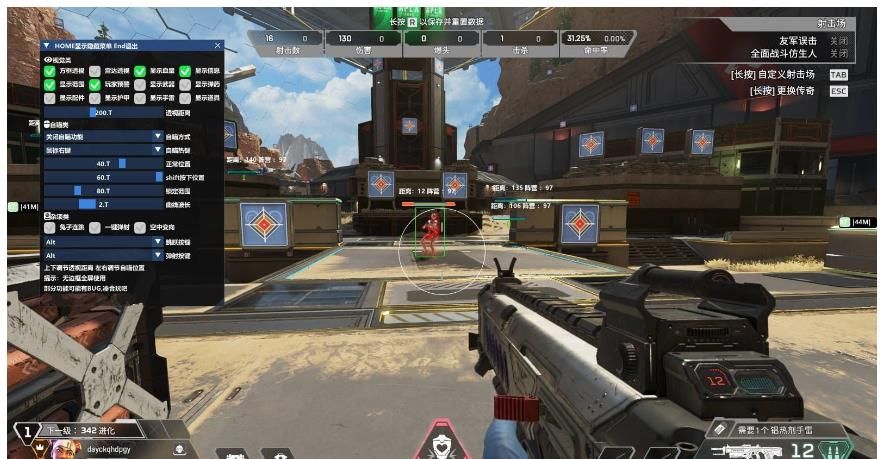Tick the 一键弹射 checkbox
The height and width of the screenshot is (459, 892).
(x=96, y=228)
